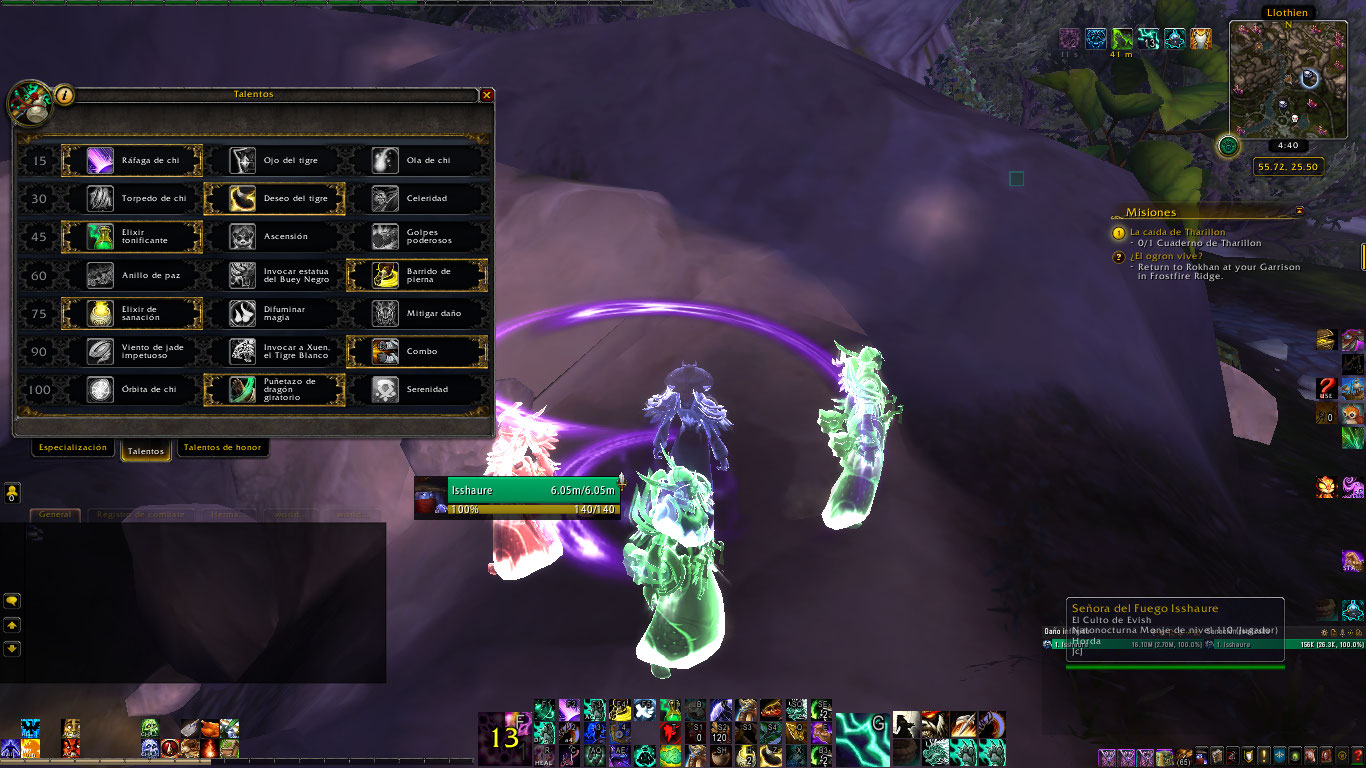1366x768 pixels.
Task: Open the General chat tab
Action: click(x=55, y=514)
